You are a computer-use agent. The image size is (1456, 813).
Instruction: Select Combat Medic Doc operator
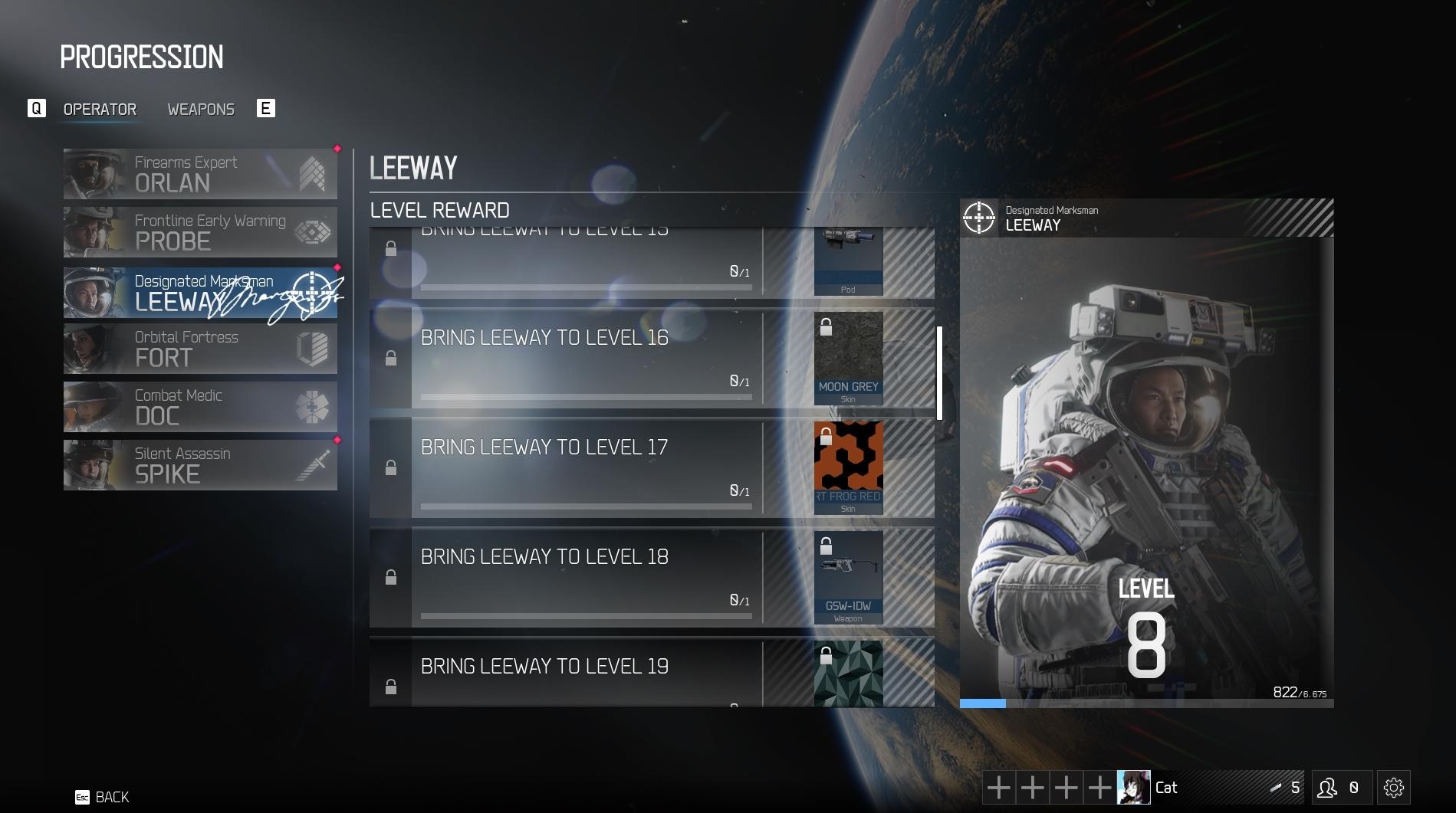200,407
